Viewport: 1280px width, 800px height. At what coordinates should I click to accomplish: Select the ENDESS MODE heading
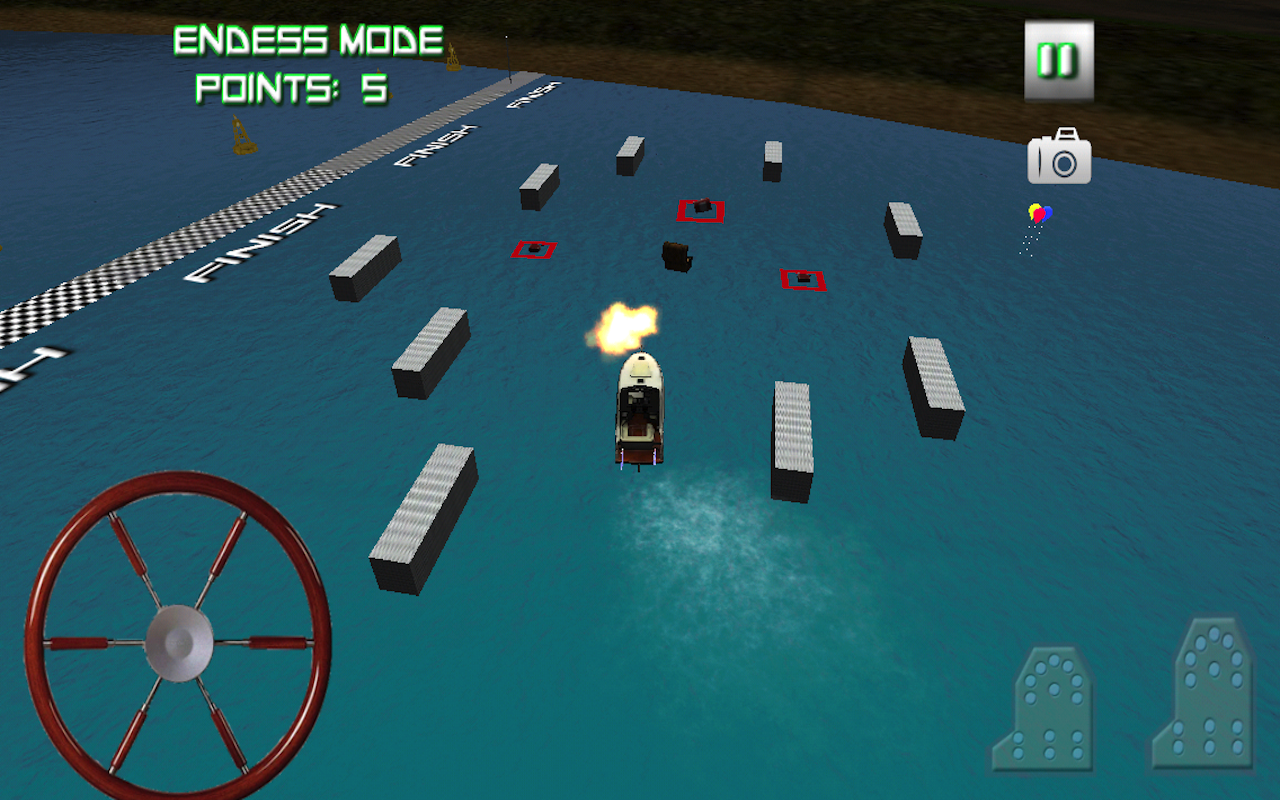click(x=306, y=40)
